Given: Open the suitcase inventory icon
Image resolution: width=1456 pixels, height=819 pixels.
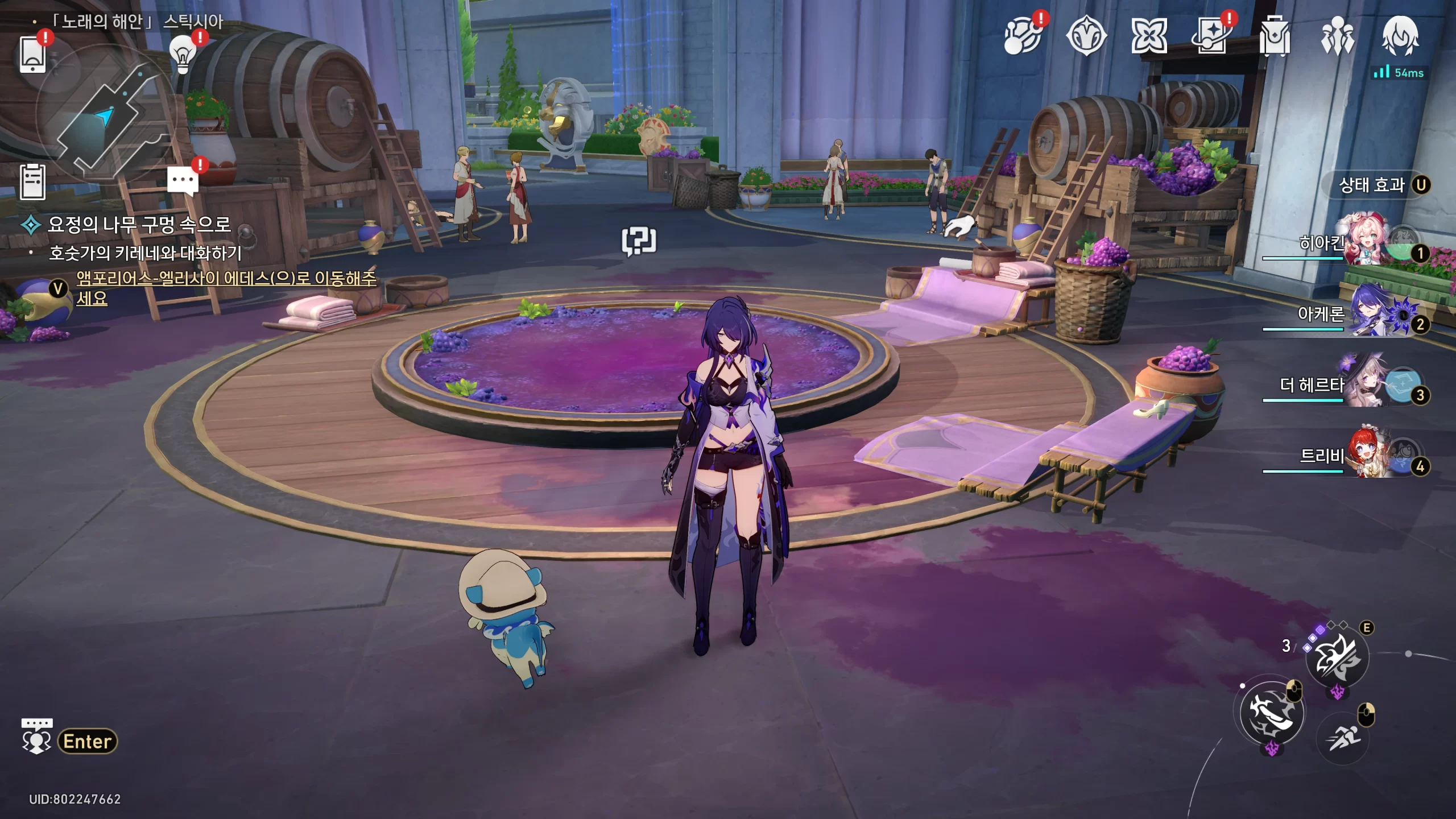Looking at the screenshot, I should click(1275, 36).
